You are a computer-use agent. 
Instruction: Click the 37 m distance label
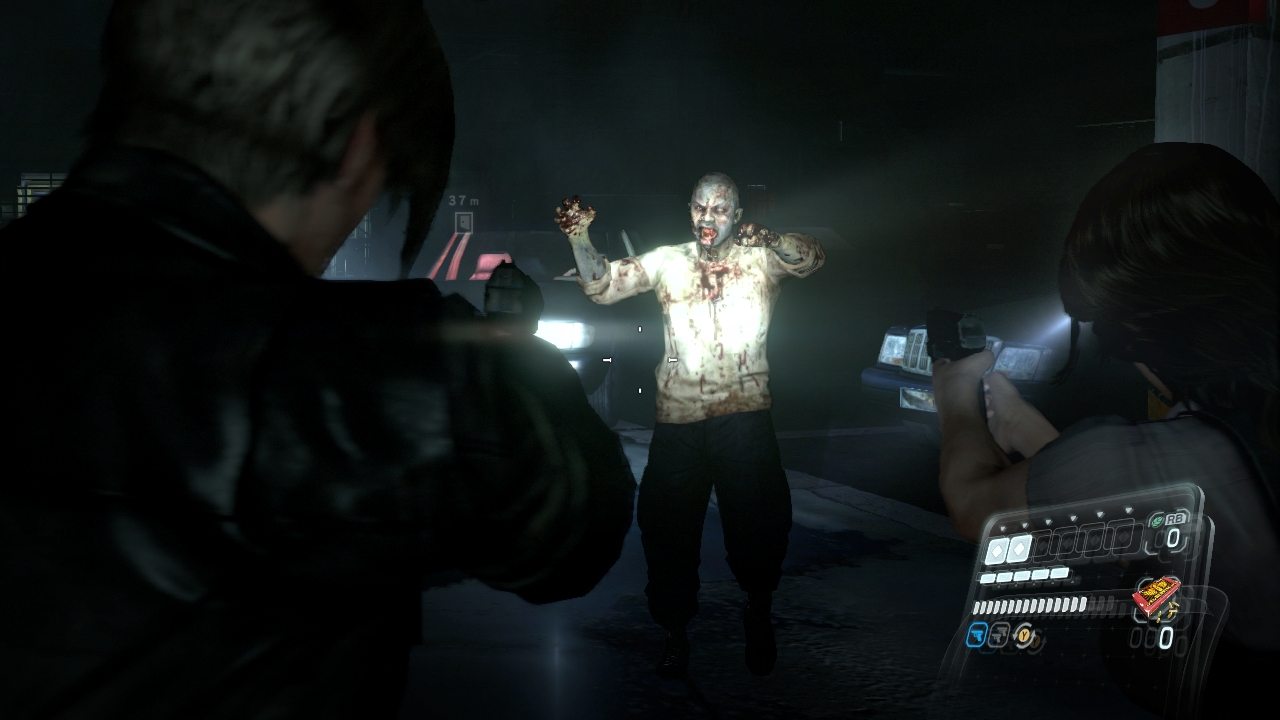click(x=462, y=201)
